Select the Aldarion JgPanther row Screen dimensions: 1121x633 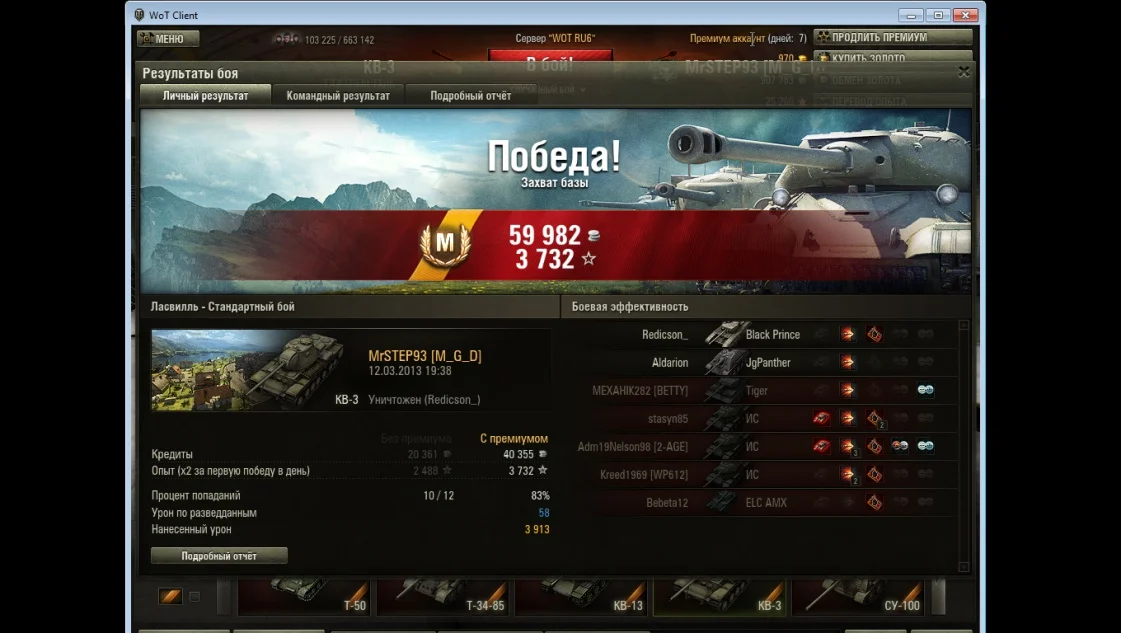tap(765, 363)
